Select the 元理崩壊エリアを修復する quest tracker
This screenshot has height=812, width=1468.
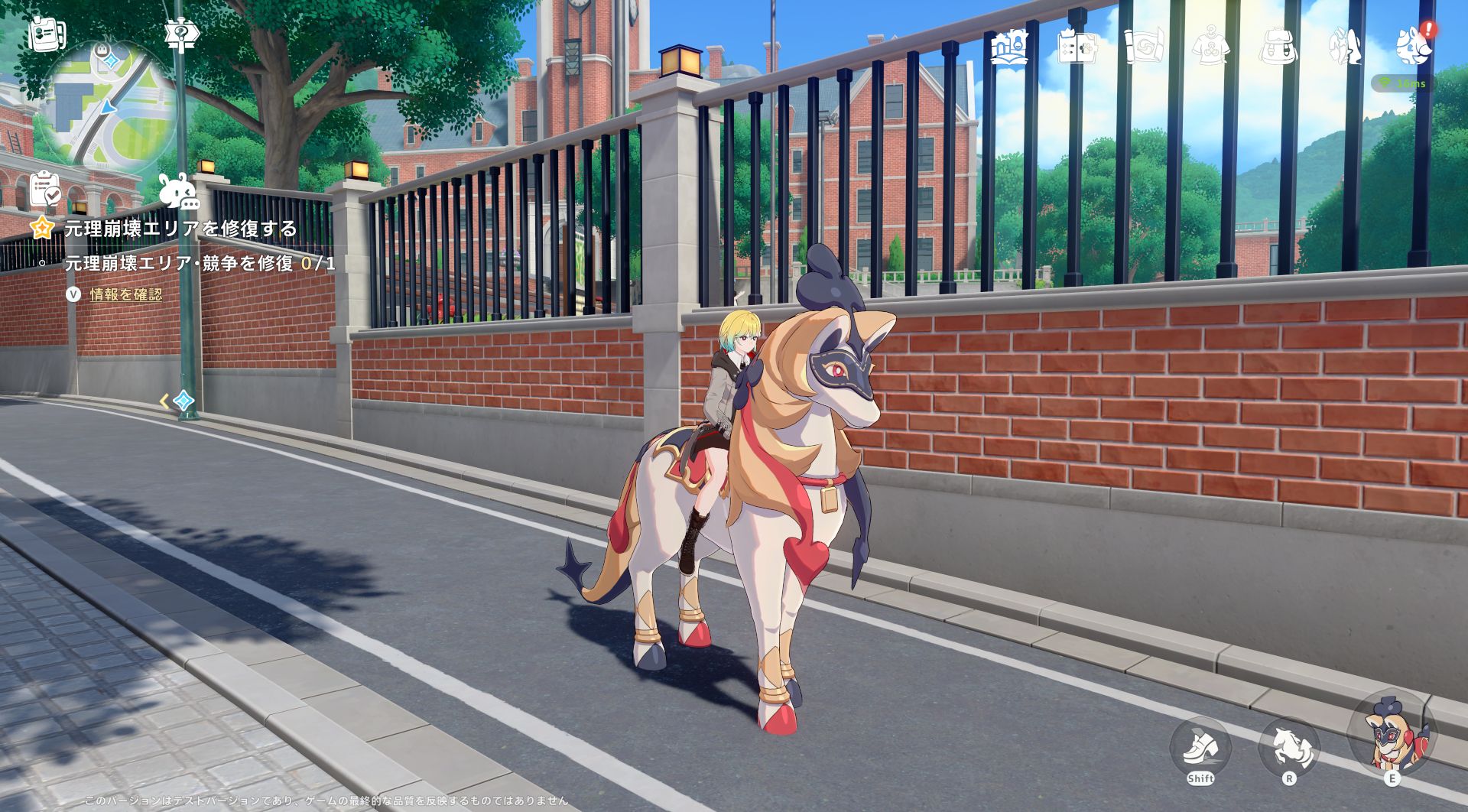tap(180, 228)
